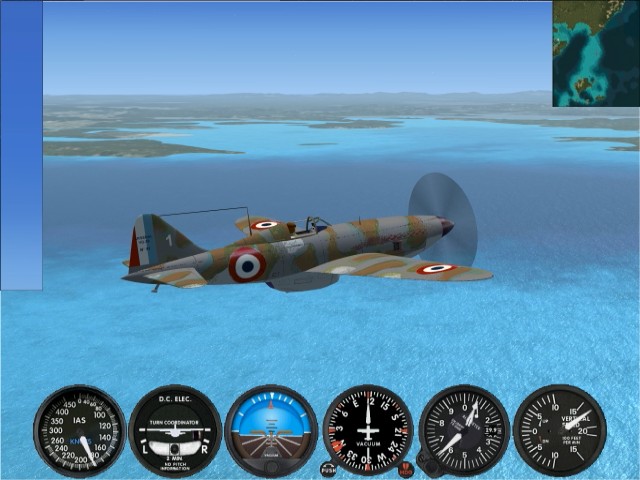
Task: Click the attitude indicator gauge
Action: click(271, 431)
